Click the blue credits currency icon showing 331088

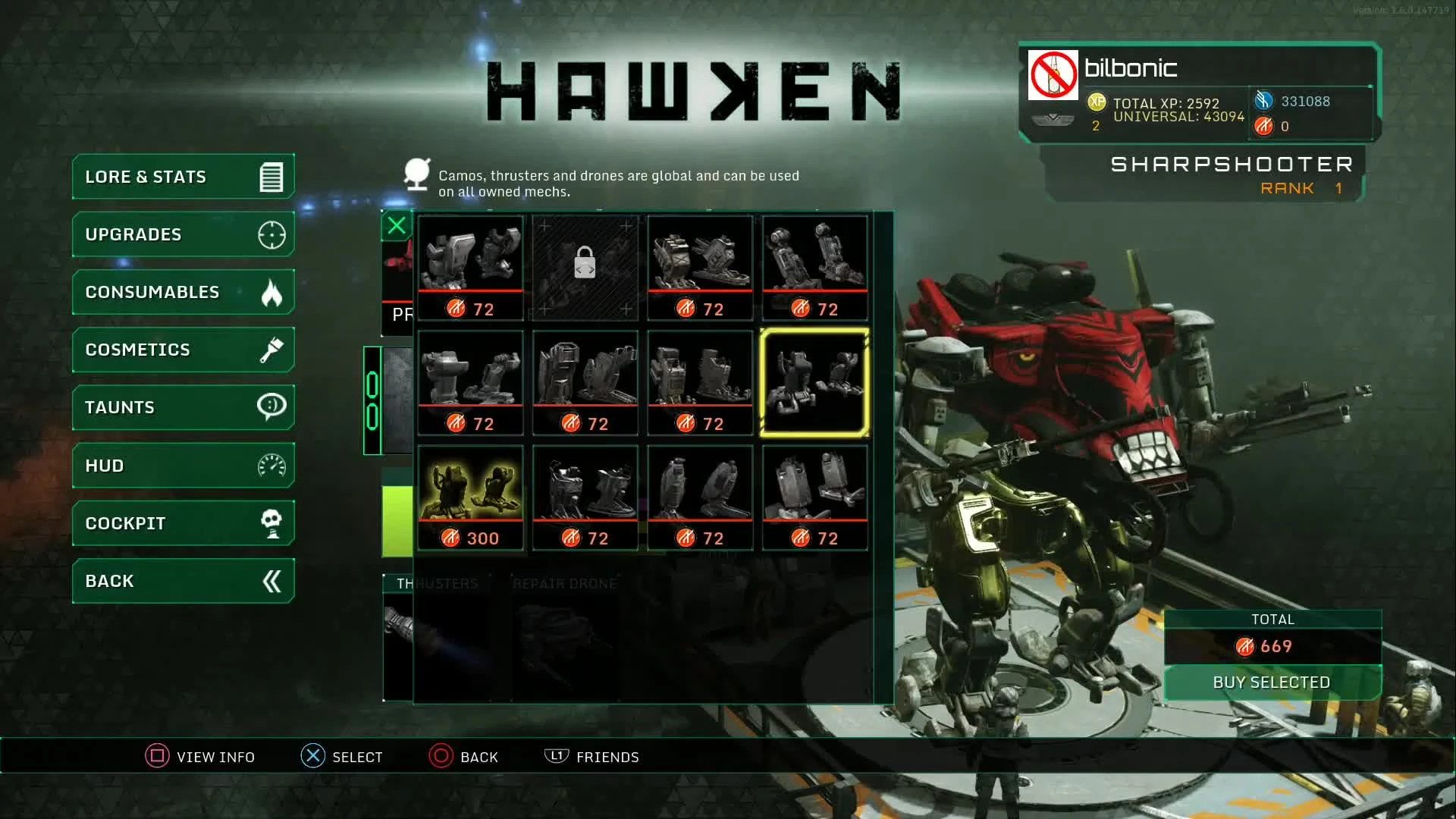pyautogui.click(x=1264, y=101)
